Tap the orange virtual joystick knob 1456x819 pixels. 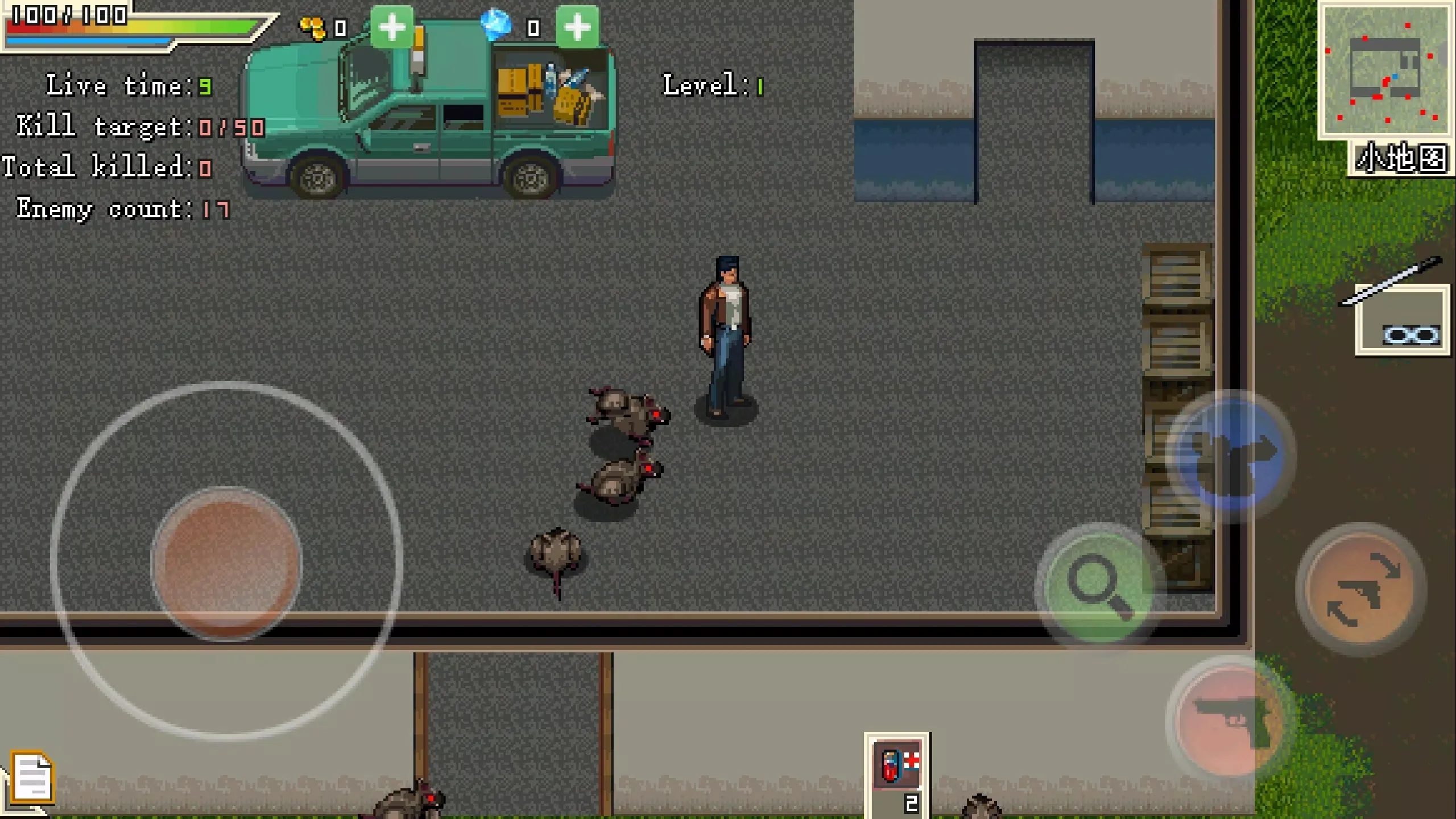[226, 564]
